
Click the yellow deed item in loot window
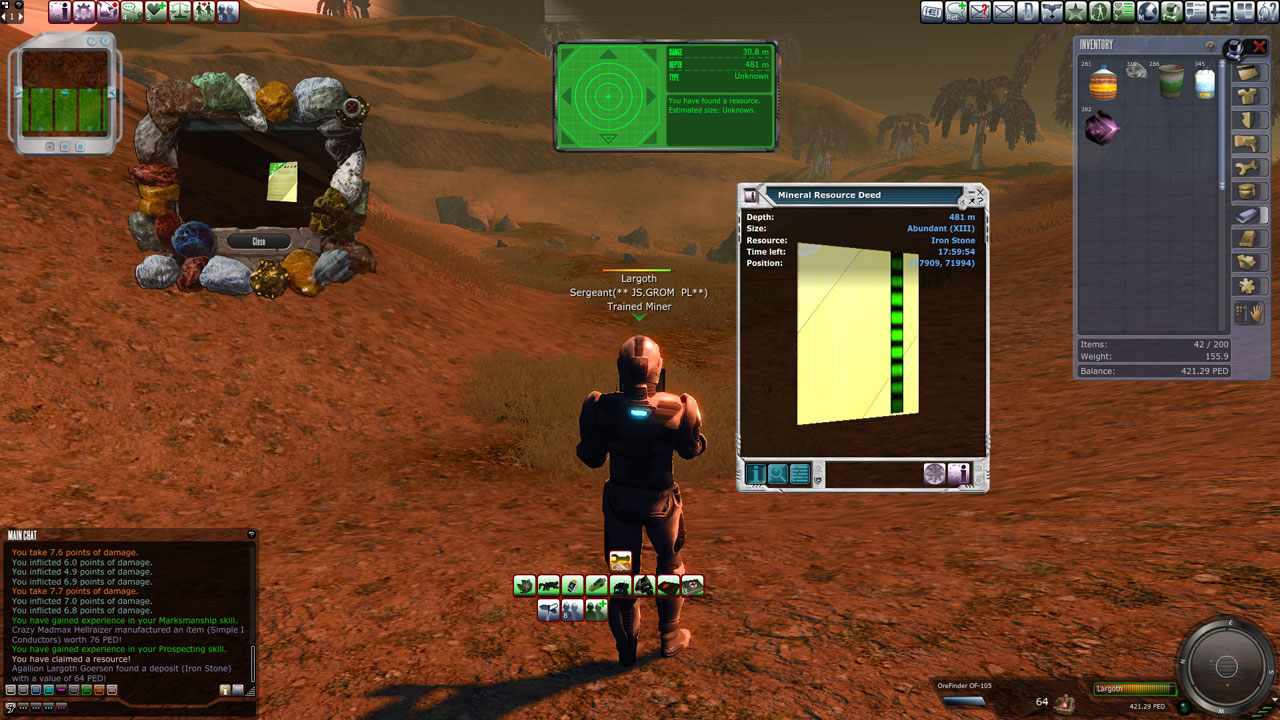click(283, 181)
